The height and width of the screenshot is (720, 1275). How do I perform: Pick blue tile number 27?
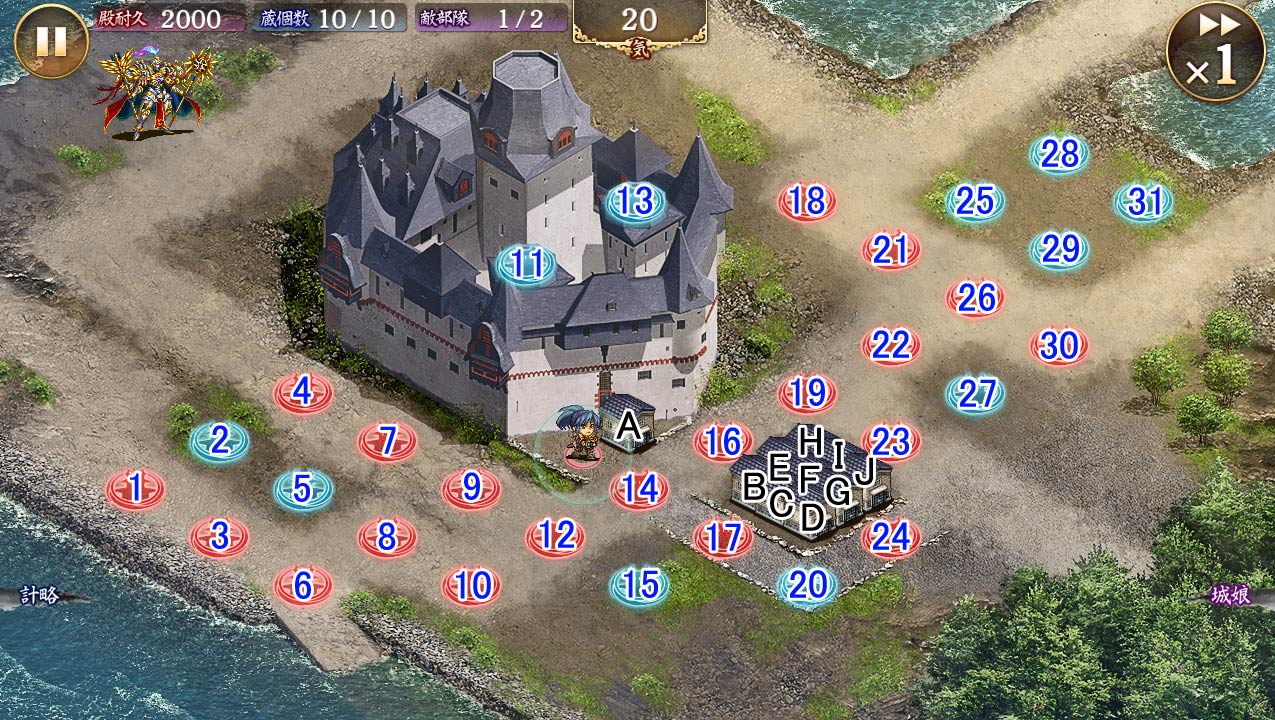tap(975, 394)
